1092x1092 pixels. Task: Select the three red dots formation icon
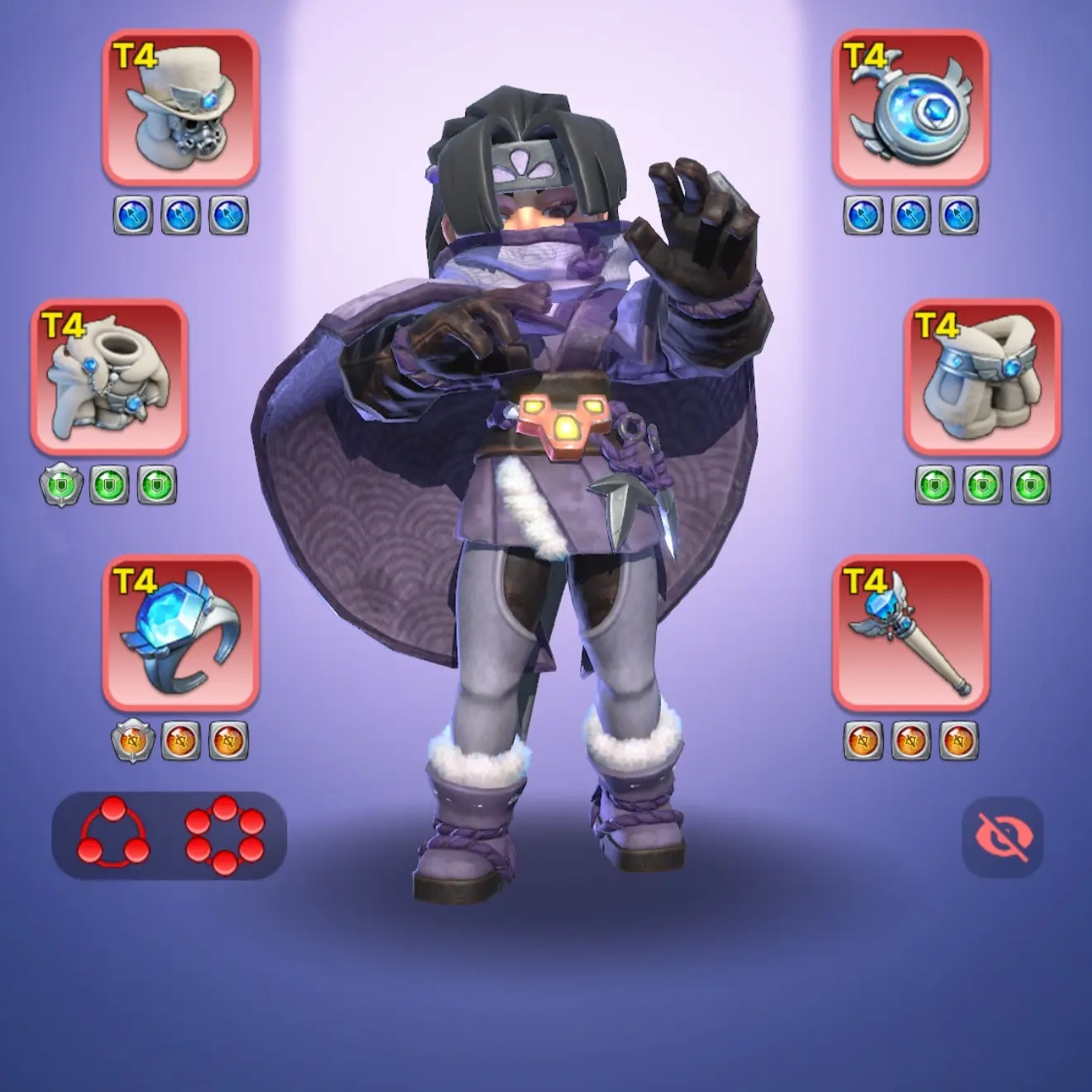click(x=113, y=834)
